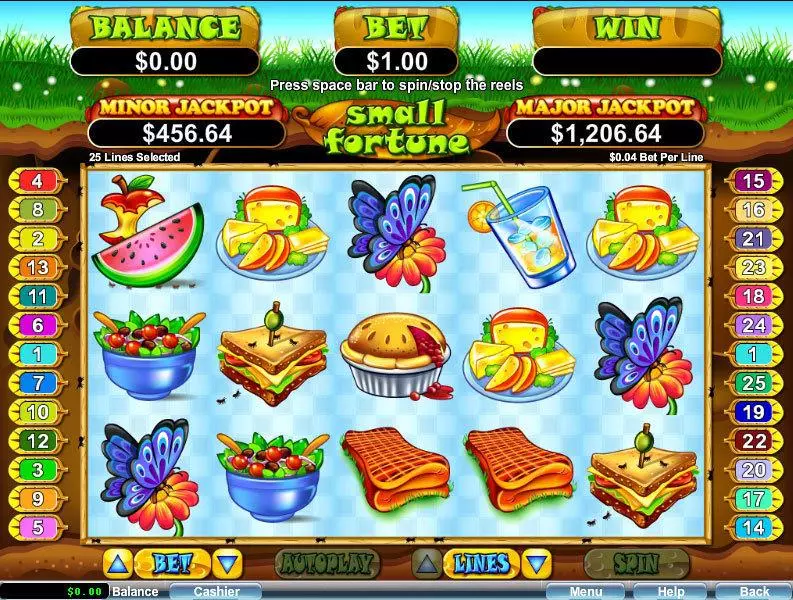Activate payline number 21
This screenshot has width=793, height=600.
click(753, 238)
